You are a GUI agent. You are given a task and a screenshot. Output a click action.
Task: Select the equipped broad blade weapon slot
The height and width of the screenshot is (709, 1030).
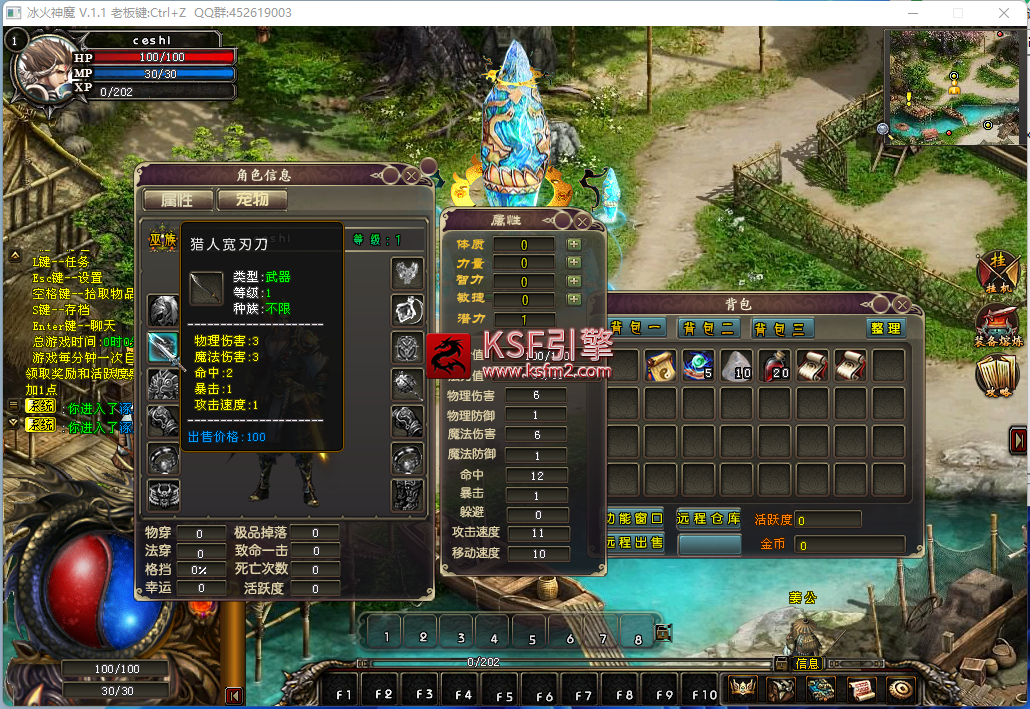pos(163,347)
